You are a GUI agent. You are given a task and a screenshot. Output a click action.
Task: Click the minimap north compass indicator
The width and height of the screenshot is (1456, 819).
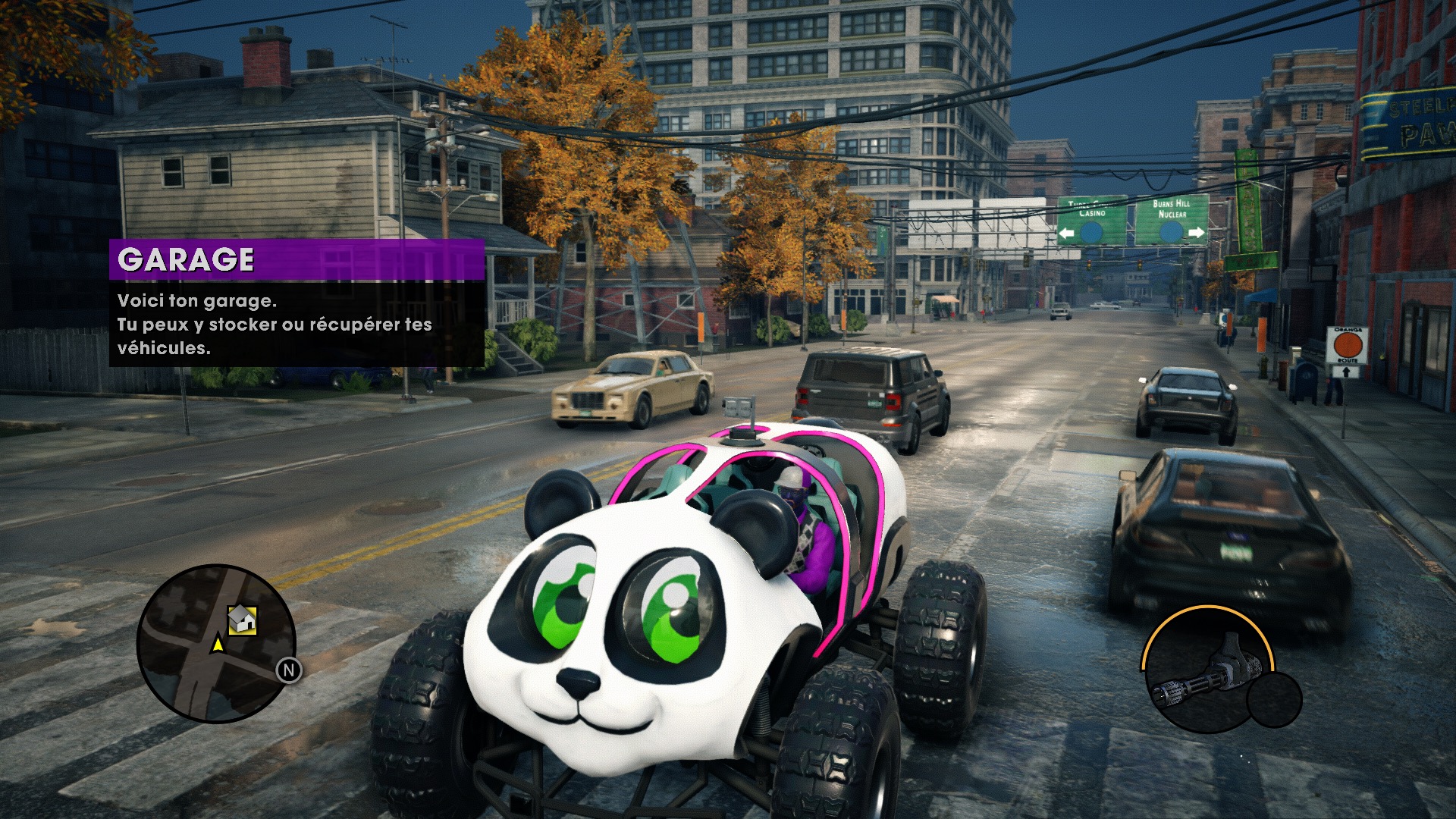pyautogui.click(x=288, y=670)
